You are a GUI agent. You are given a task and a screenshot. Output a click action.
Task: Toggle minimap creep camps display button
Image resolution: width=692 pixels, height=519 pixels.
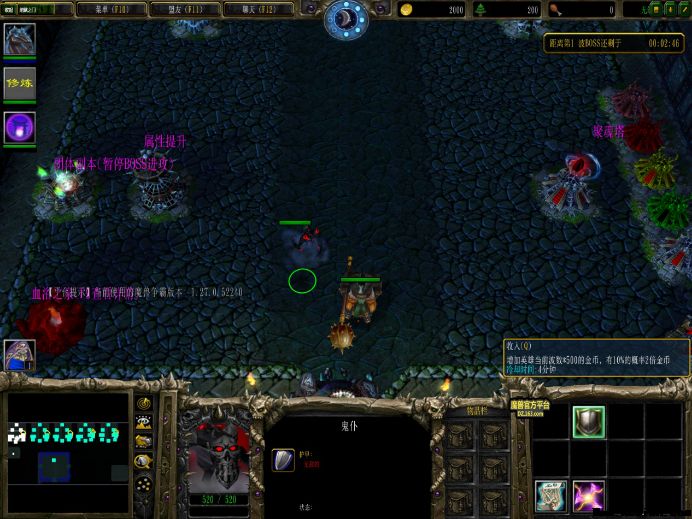(x=145, y=461)
